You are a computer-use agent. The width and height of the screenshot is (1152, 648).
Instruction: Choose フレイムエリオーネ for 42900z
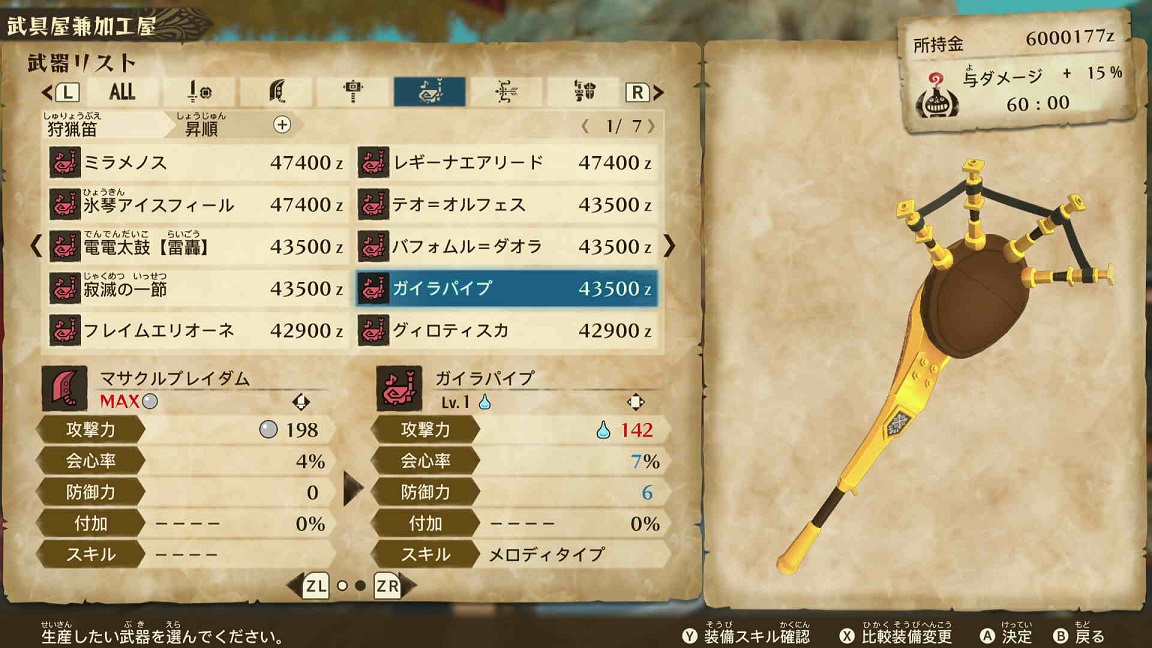(x=197, y=331)
